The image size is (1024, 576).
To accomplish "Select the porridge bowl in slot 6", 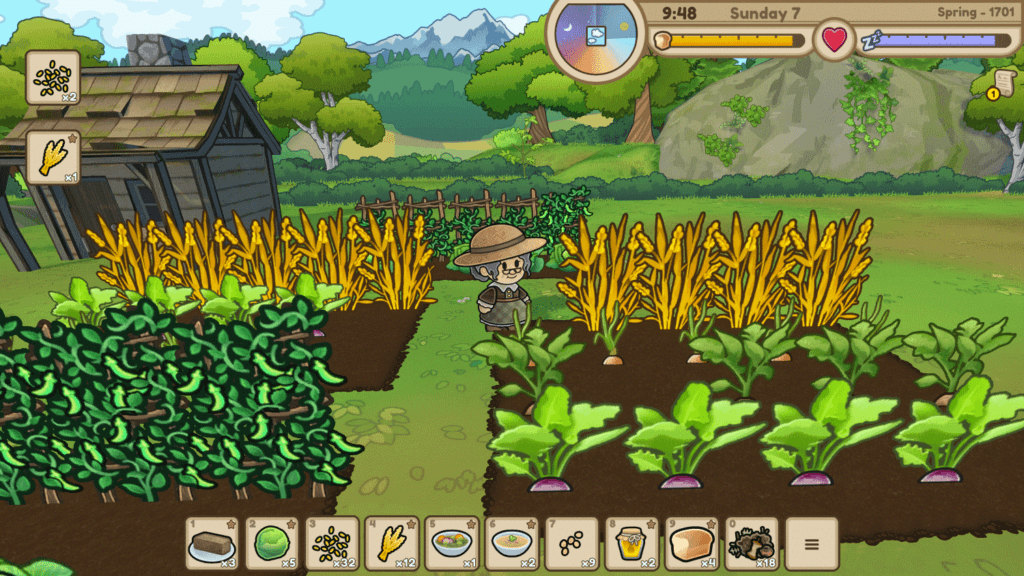I will [x=511, y=543].
